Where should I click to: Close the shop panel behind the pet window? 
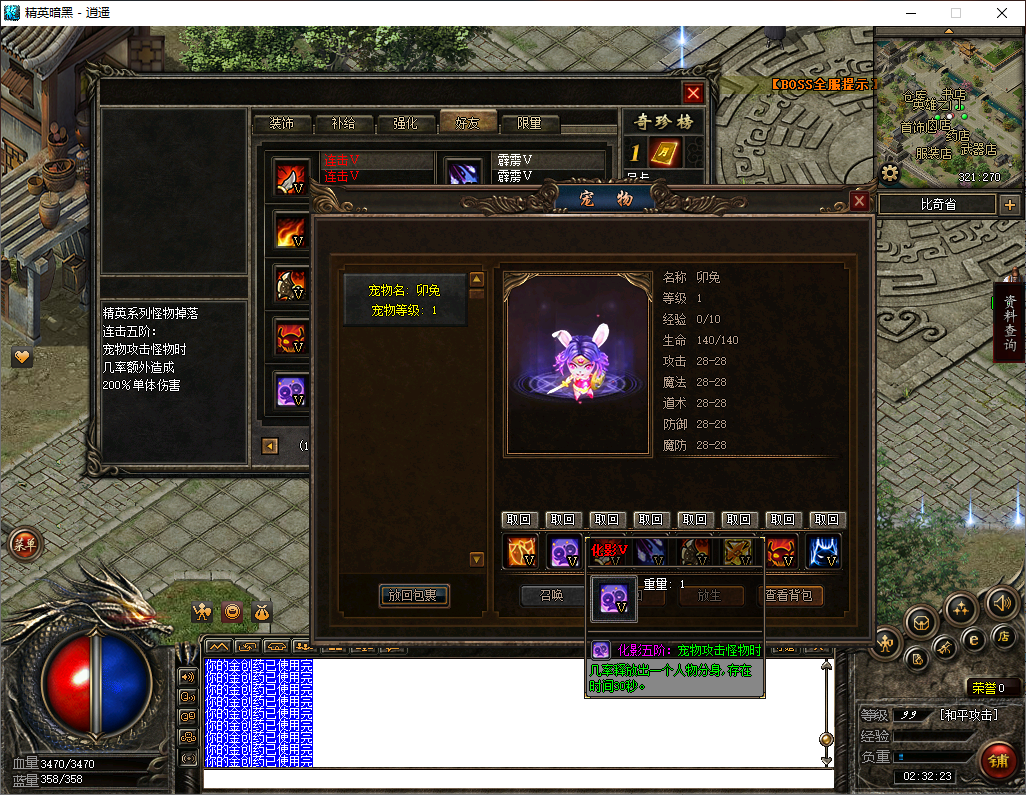click(x=693, y=93)
